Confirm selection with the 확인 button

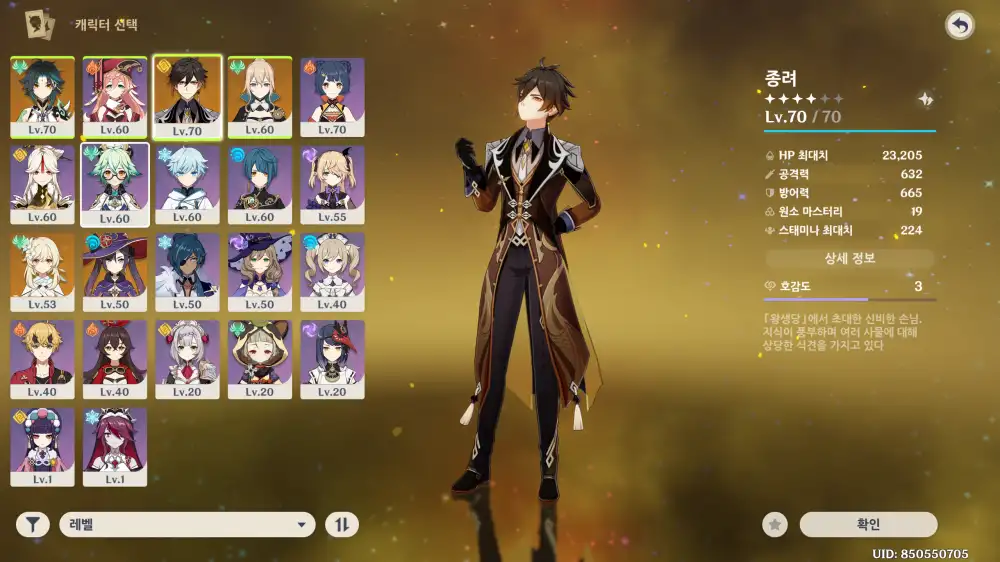click(868, 525)
